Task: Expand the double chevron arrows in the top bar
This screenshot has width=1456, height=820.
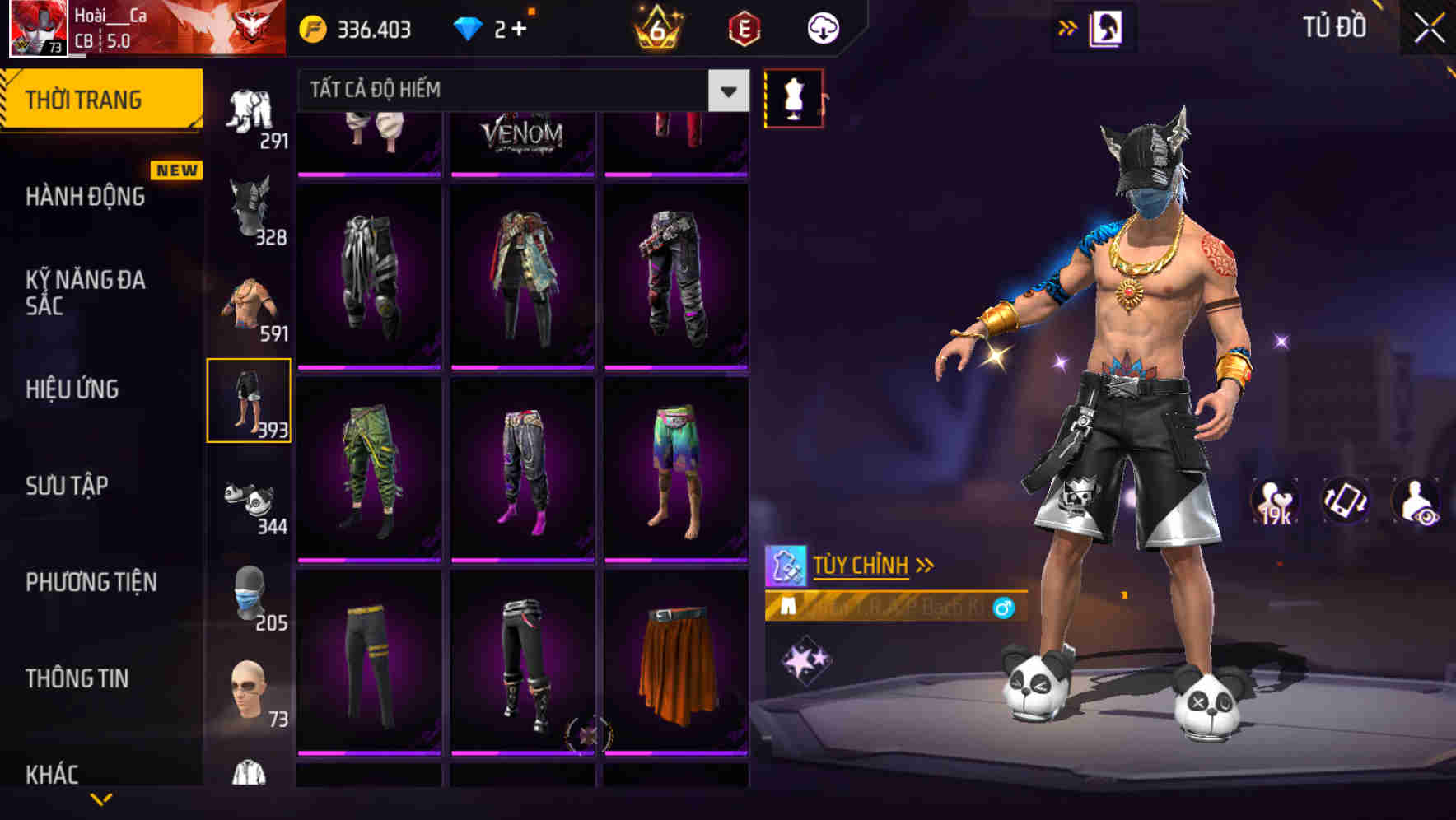Action: tap(1068, 26)
